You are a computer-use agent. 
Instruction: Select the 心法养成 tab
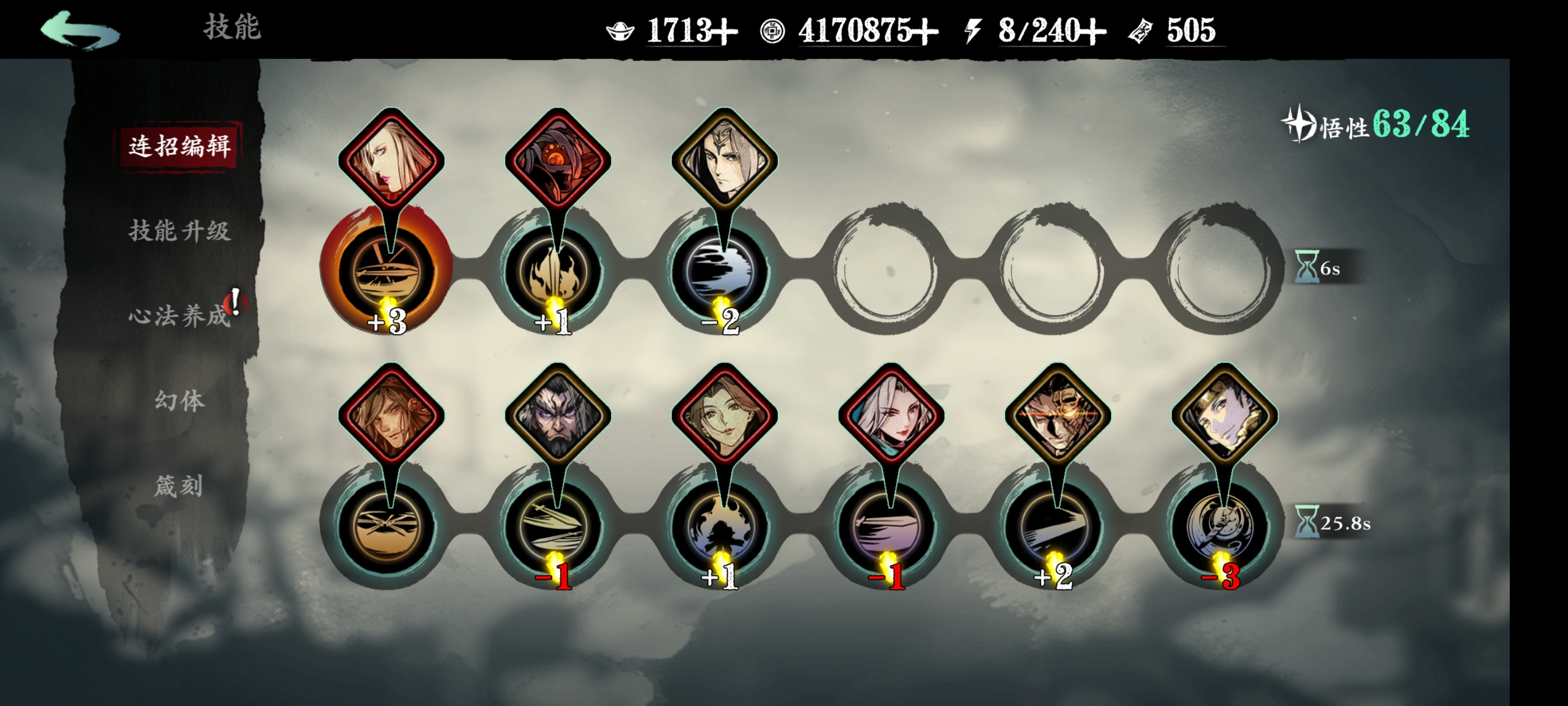180,315
